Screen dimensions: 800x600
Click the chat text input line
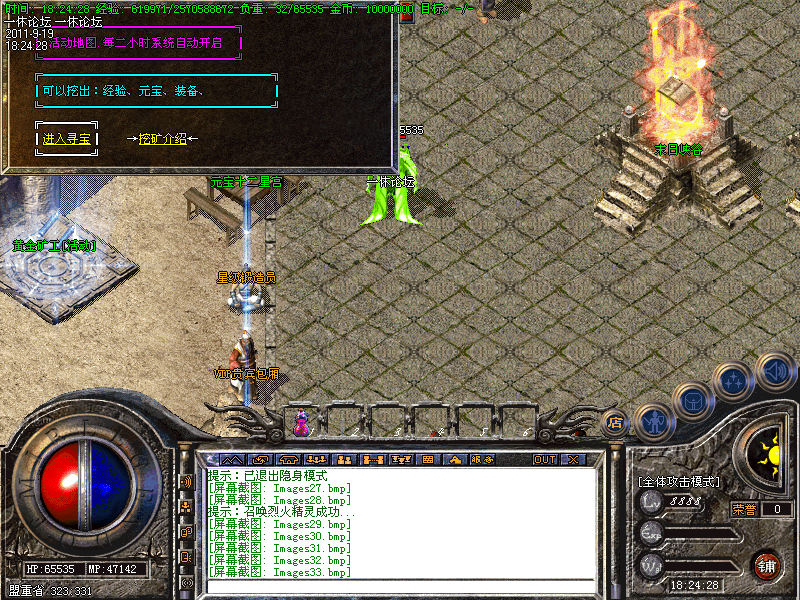[400, 587]
